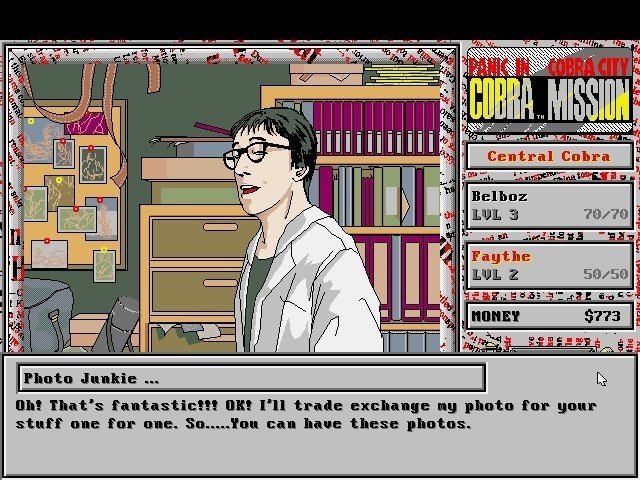This screenshot has width=640, height=480.
Task: Click the Central Cobra location label
Action: 549,156
